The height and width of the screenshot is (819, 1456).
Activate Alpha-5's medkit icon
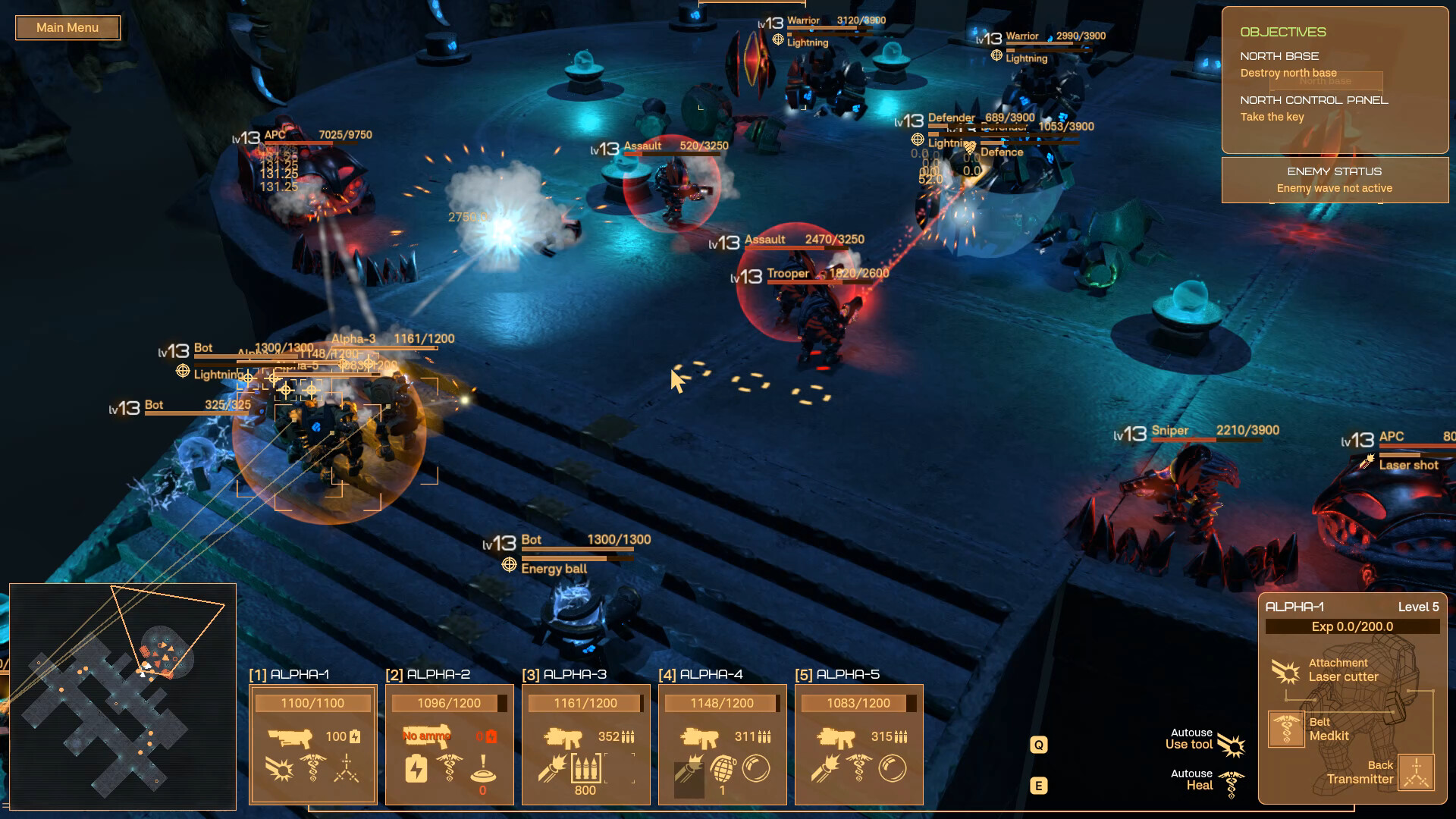point(858,769)
